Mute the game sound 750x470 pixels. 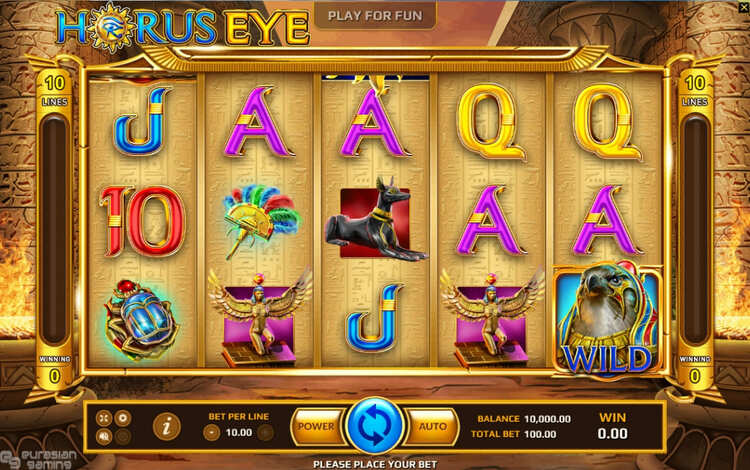(x=105, y=436)
